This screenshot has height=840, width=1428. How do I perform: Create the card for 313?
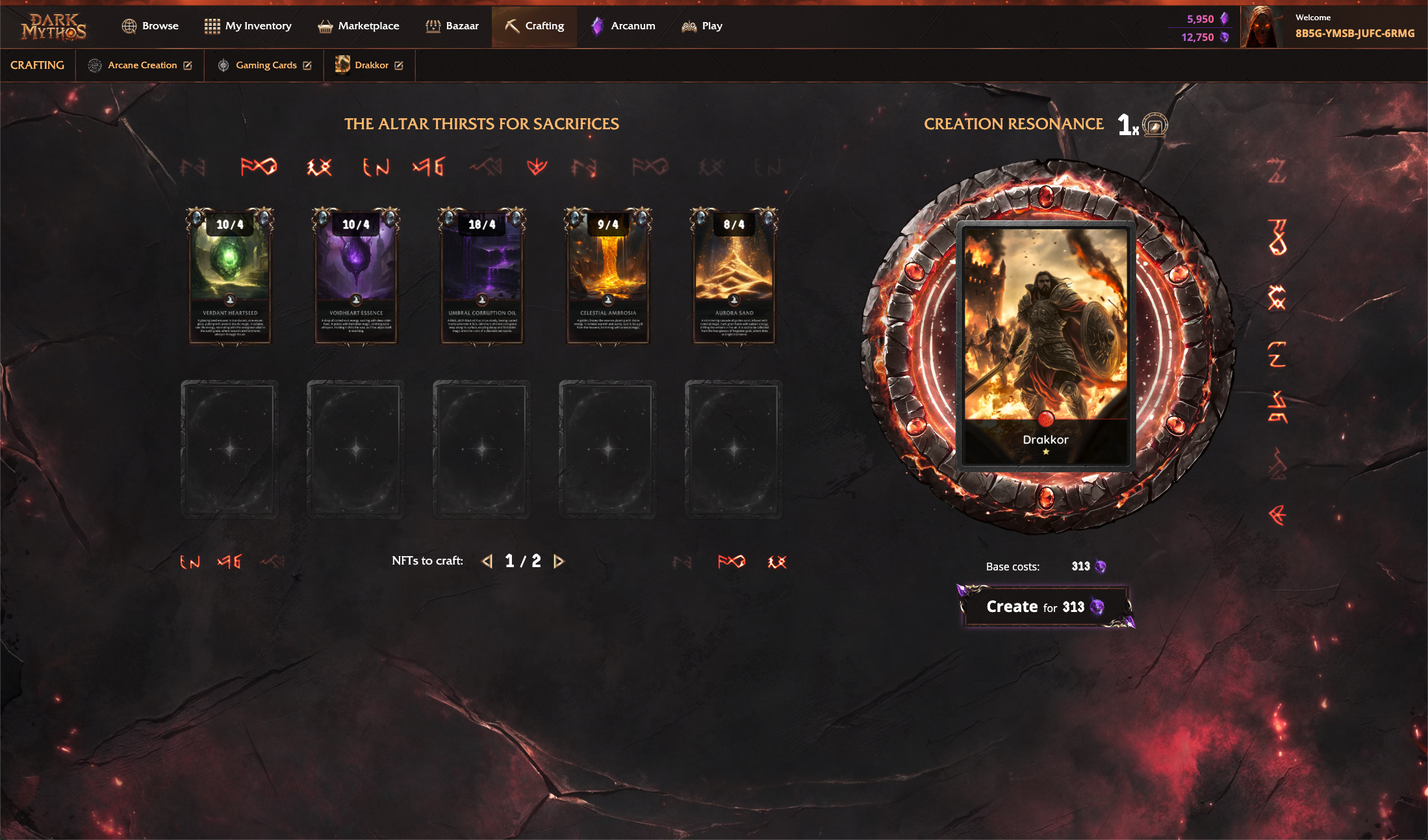point(1045,607)
